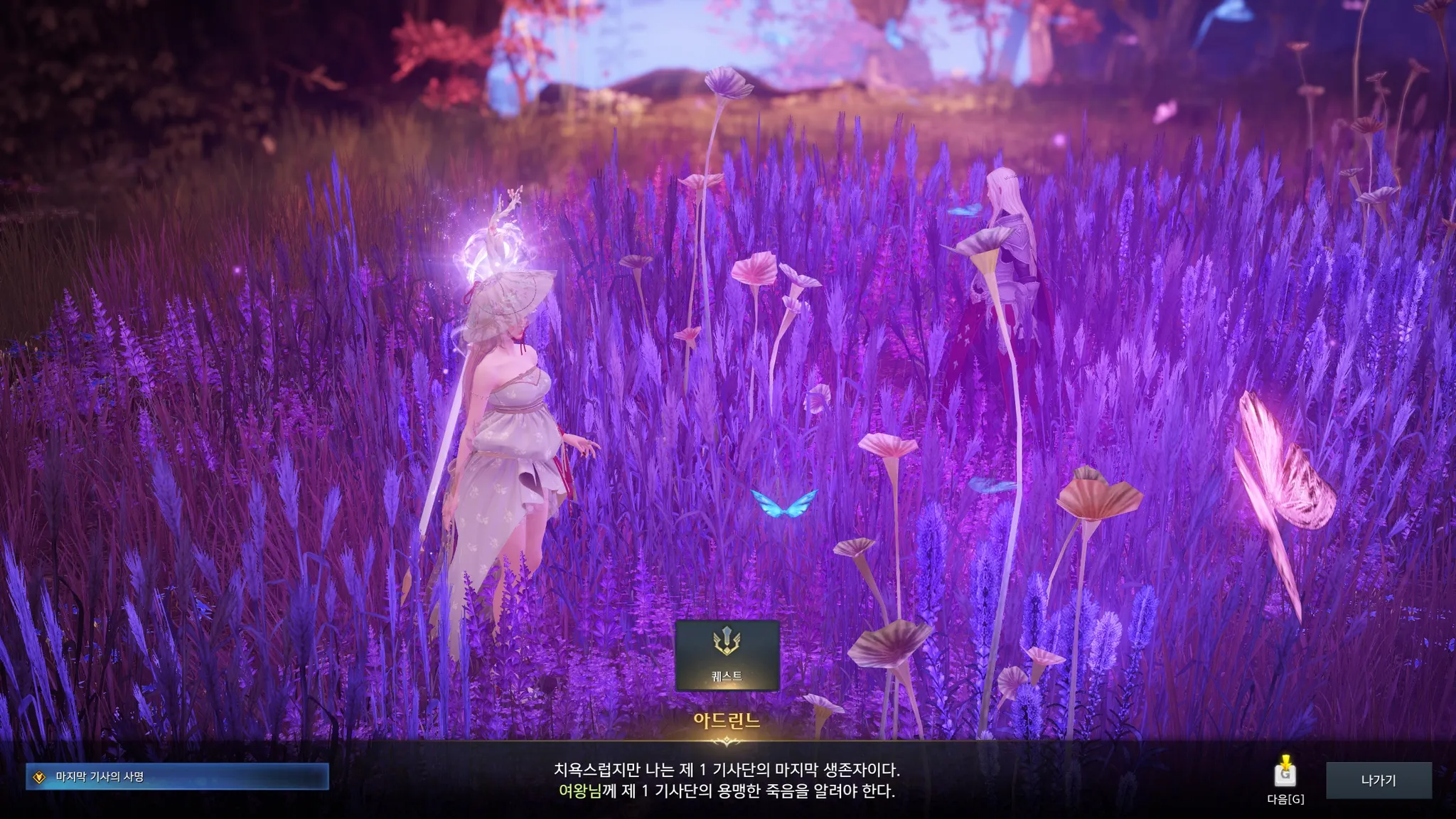Image resolution: width=1456 pixels, height=819 pixels.
Task: Click the 나가기 exit button
Action: 1379,781
